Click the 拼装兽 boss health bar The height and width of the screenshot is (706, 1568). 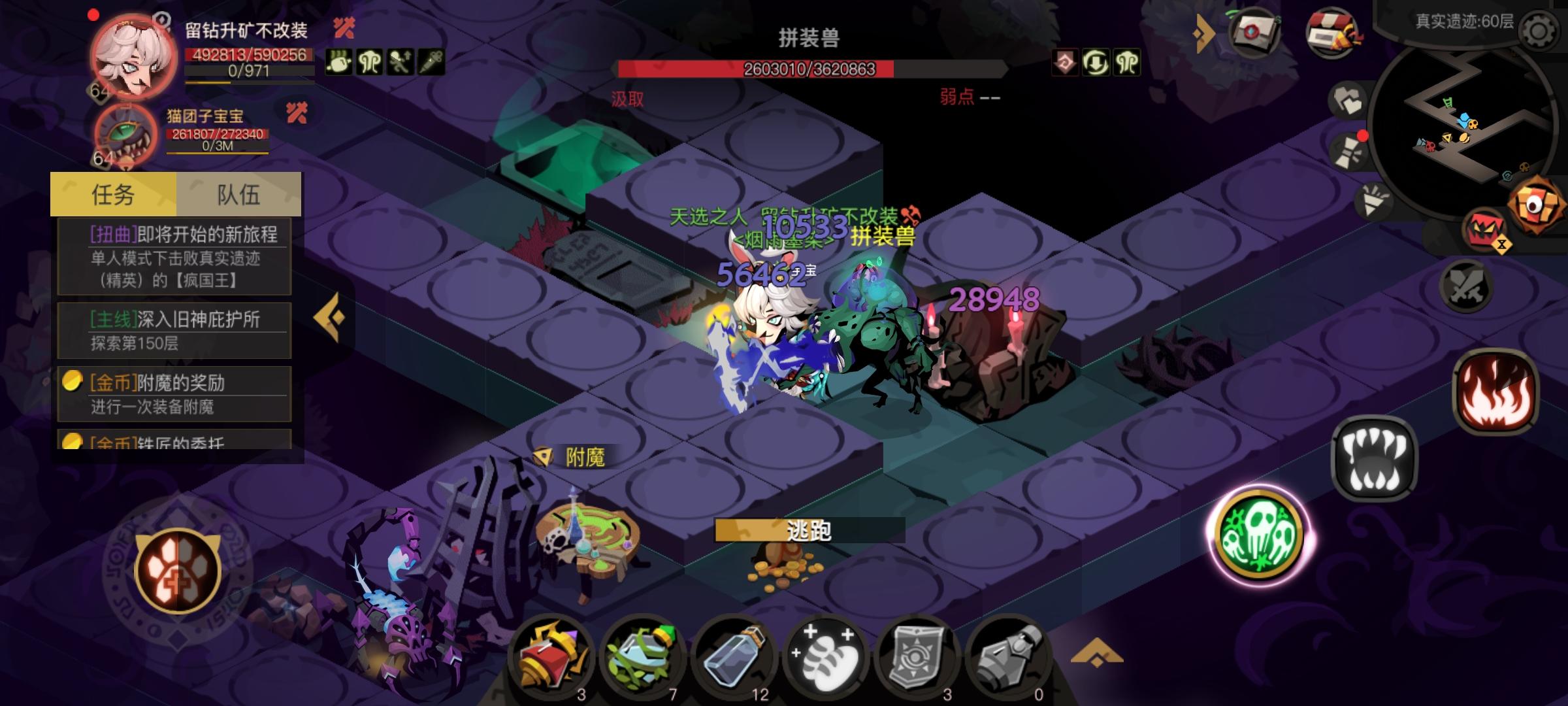point(810,67)
